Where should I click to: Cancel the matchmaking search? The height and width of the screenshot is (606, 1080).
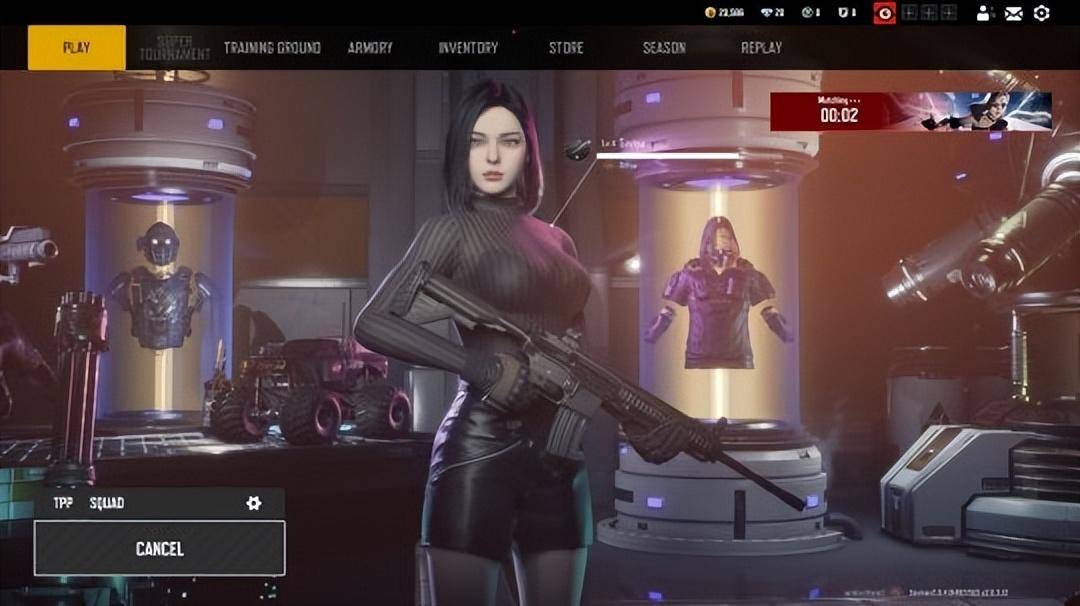pyautogui.click(x=159, y=549)
